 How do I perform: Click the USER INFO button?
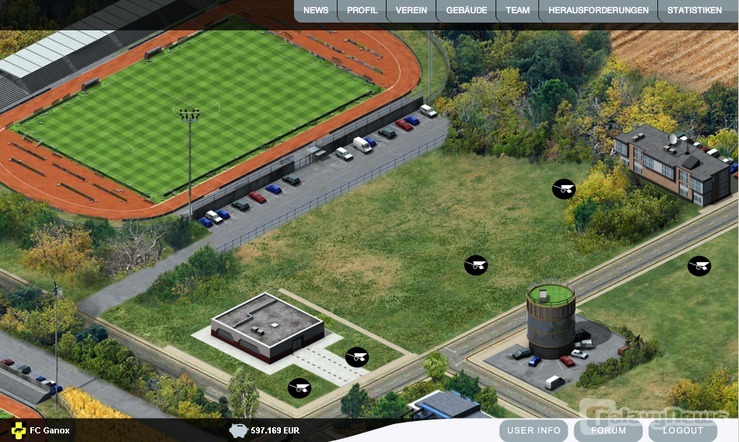click(x=534, y=431)
